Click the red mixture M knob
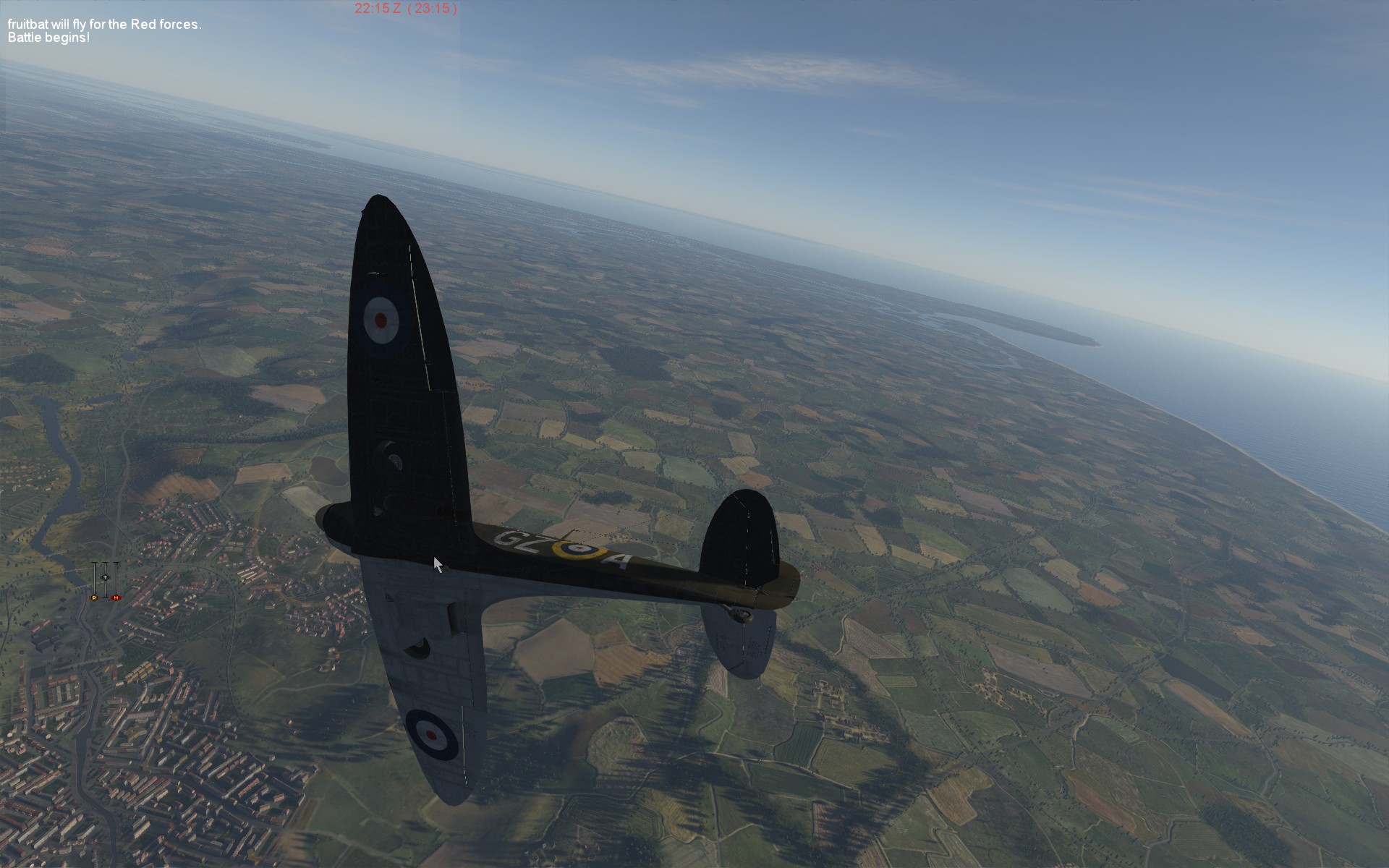The image size is (1389, 868). pyautogui.click(x=116, y=597)
